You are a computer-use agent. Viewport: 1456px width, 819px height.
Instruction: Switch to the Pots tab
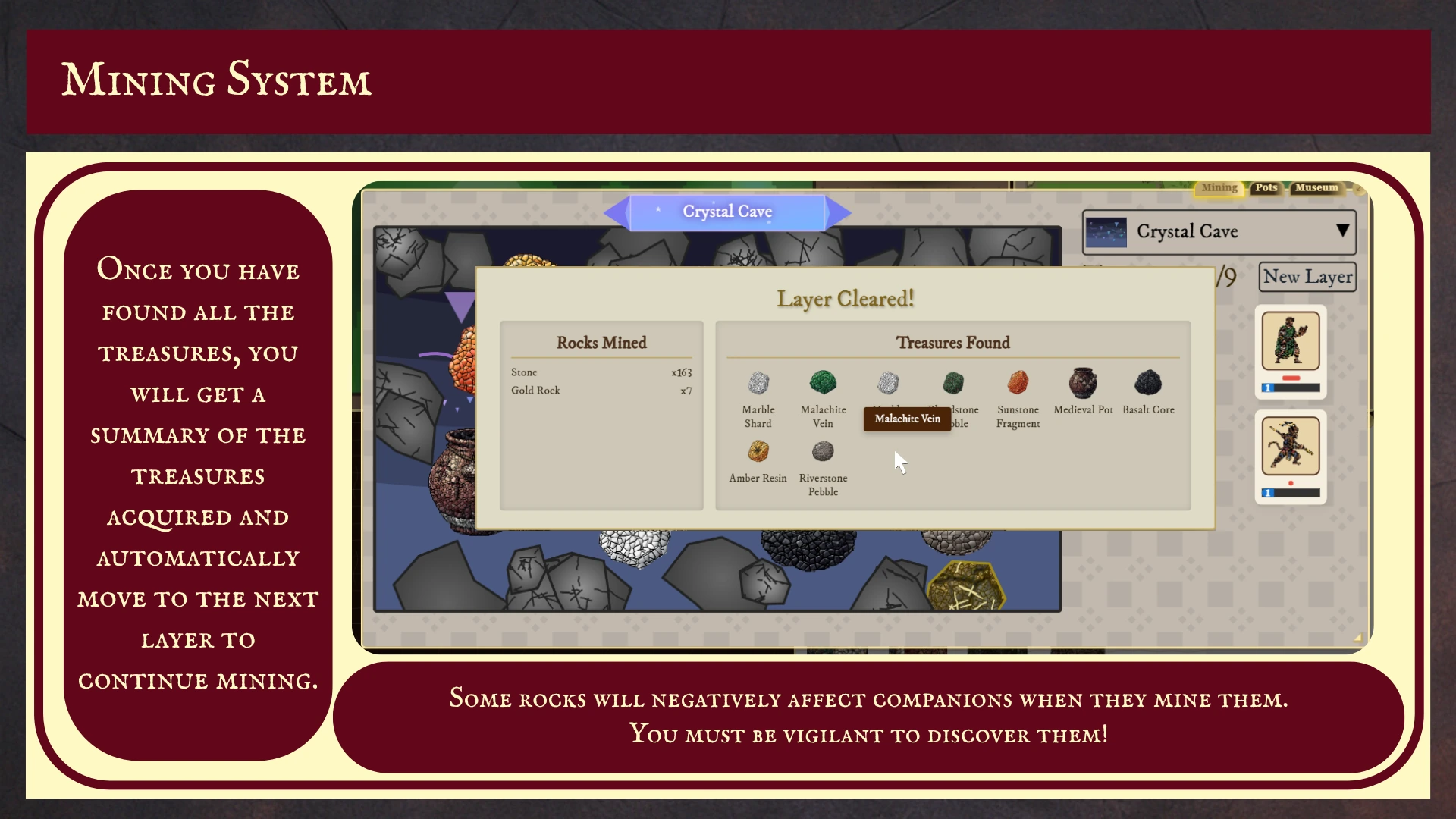(1266, 188)
